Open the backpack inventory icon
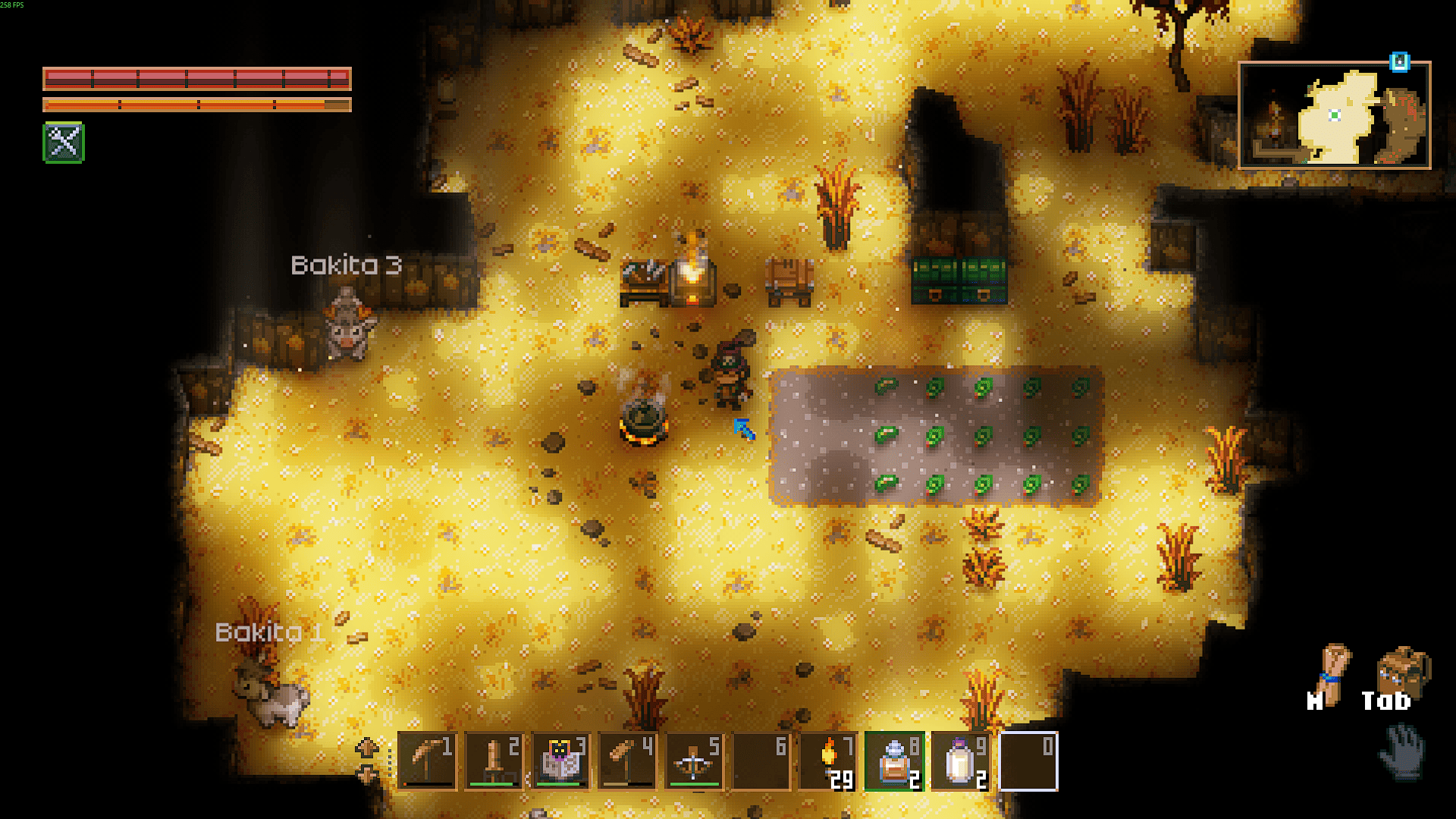 point(1401,672)
